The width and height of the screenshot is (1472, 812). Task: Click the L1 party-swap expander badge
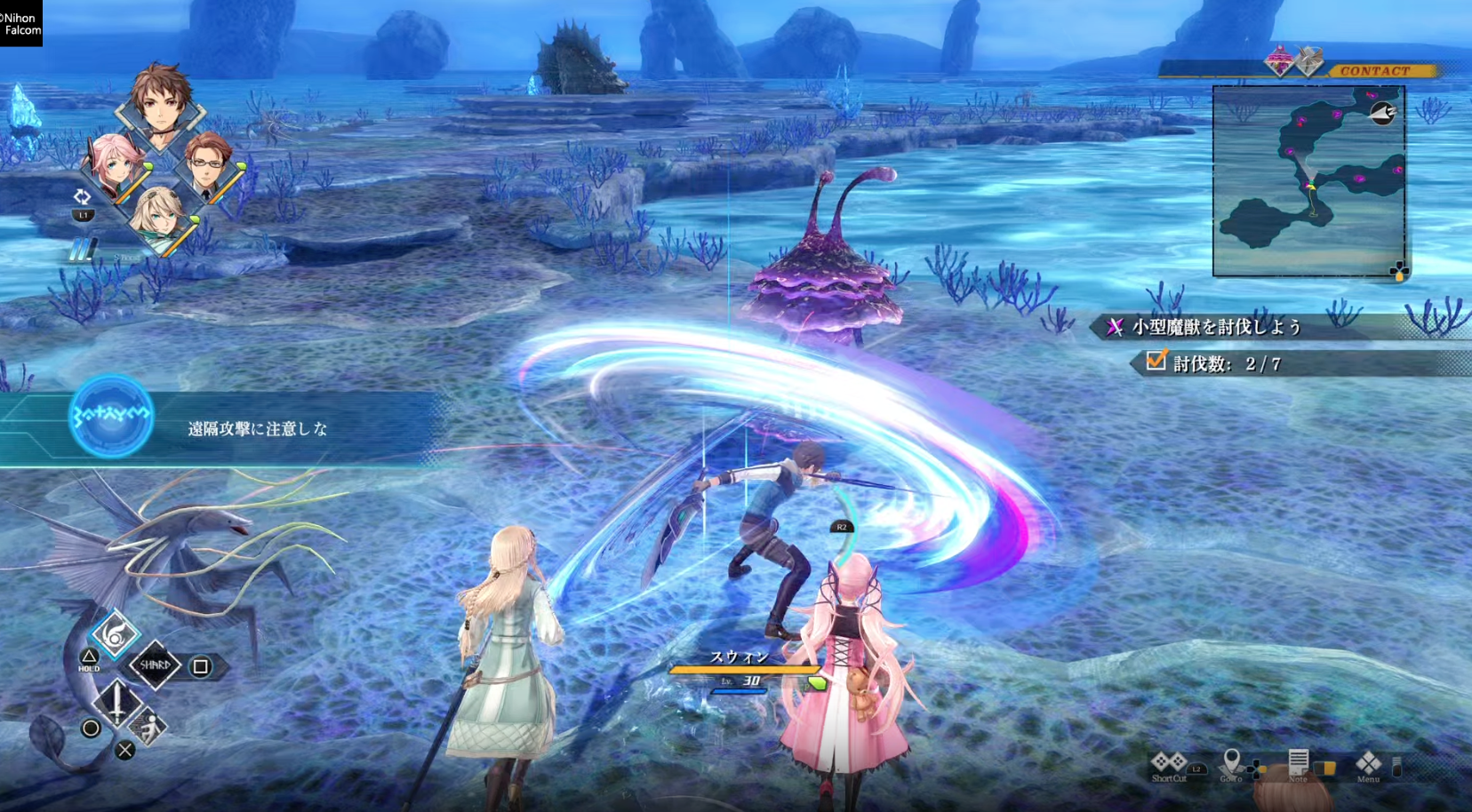[84, 213]
